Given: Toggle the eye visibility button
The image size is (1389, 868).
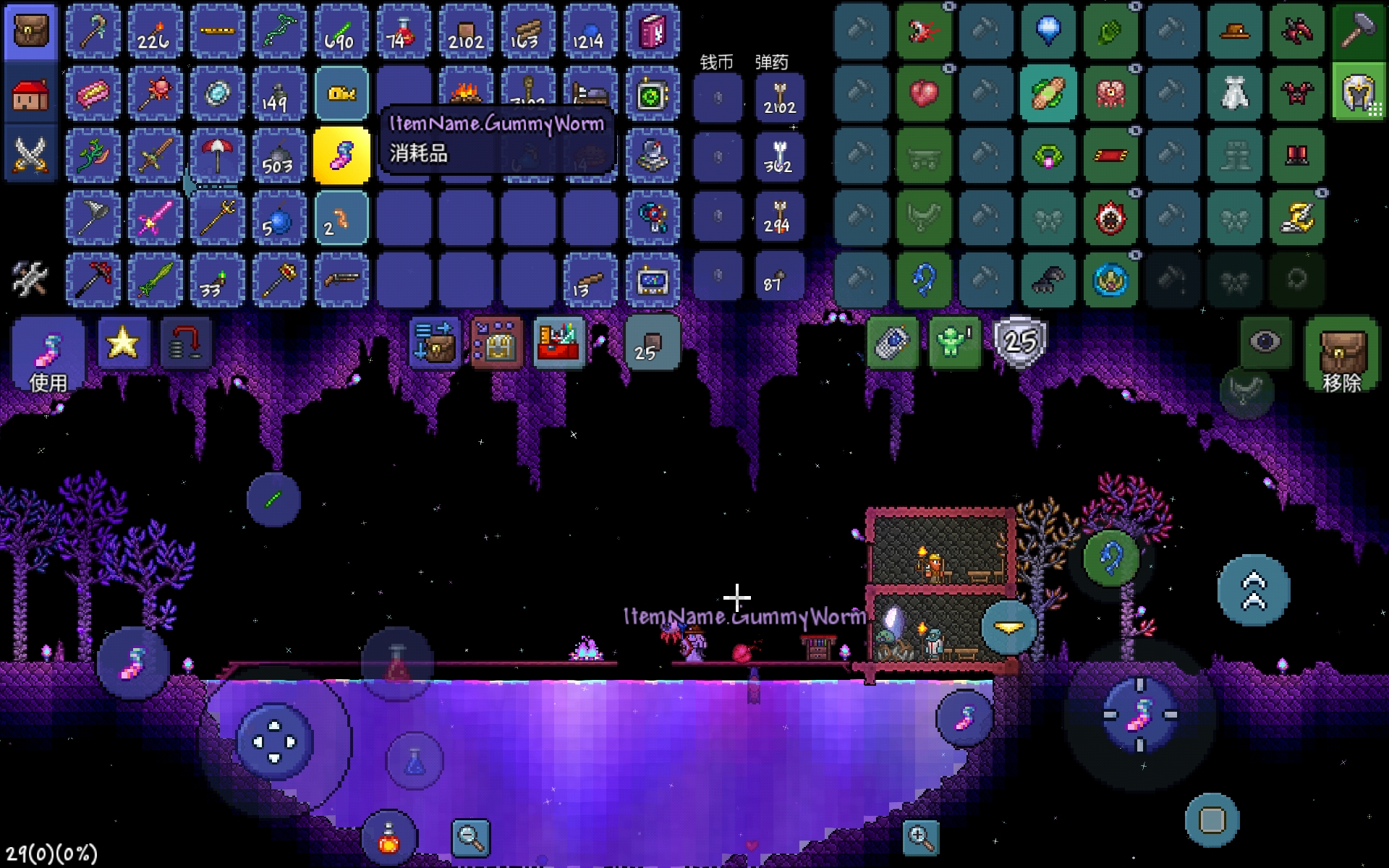Looking at the screenshot, I should point(1265,342).
